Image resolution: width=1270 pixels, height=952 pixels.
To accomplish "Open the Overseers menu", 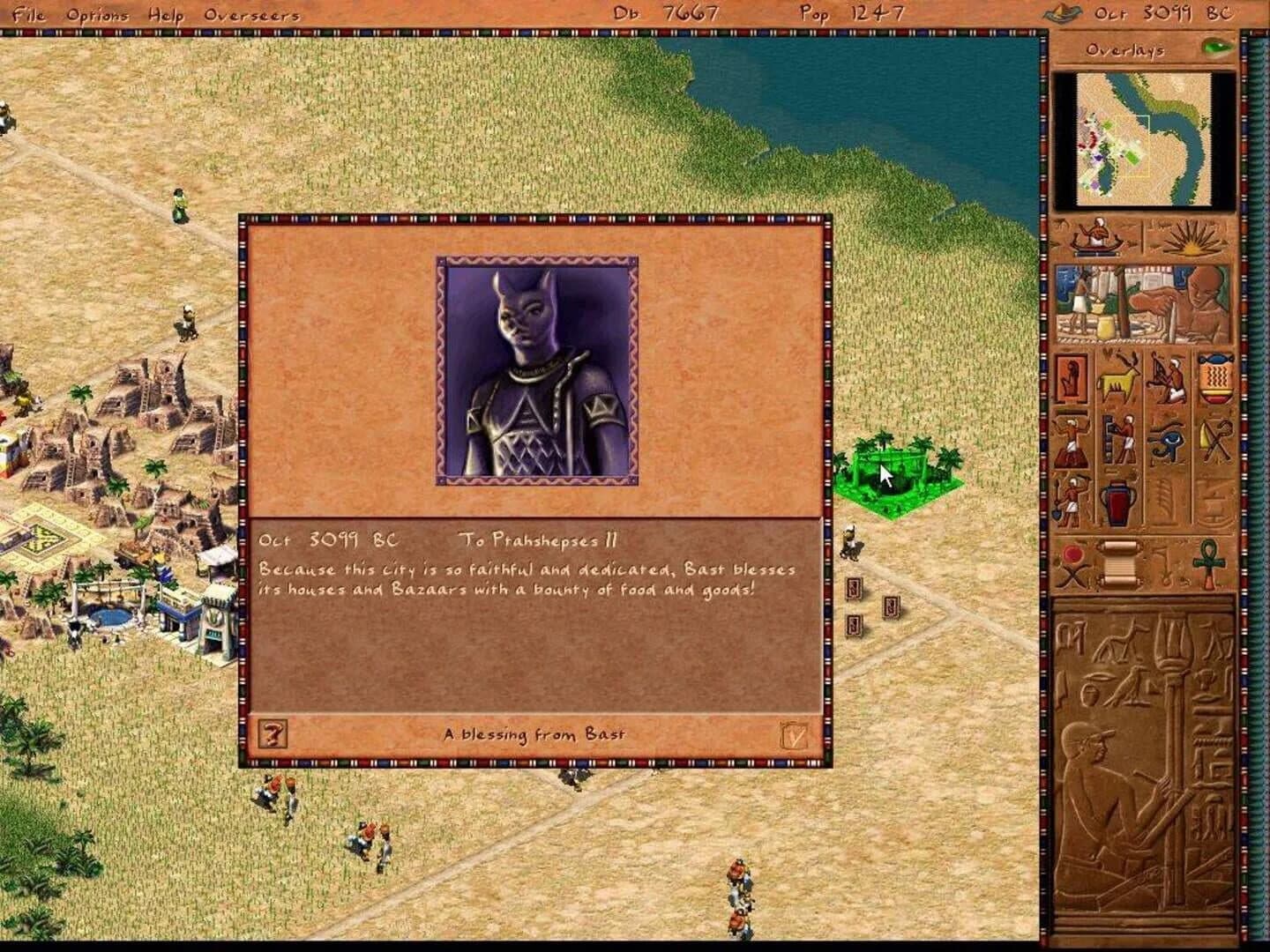I will click(250, 15).
